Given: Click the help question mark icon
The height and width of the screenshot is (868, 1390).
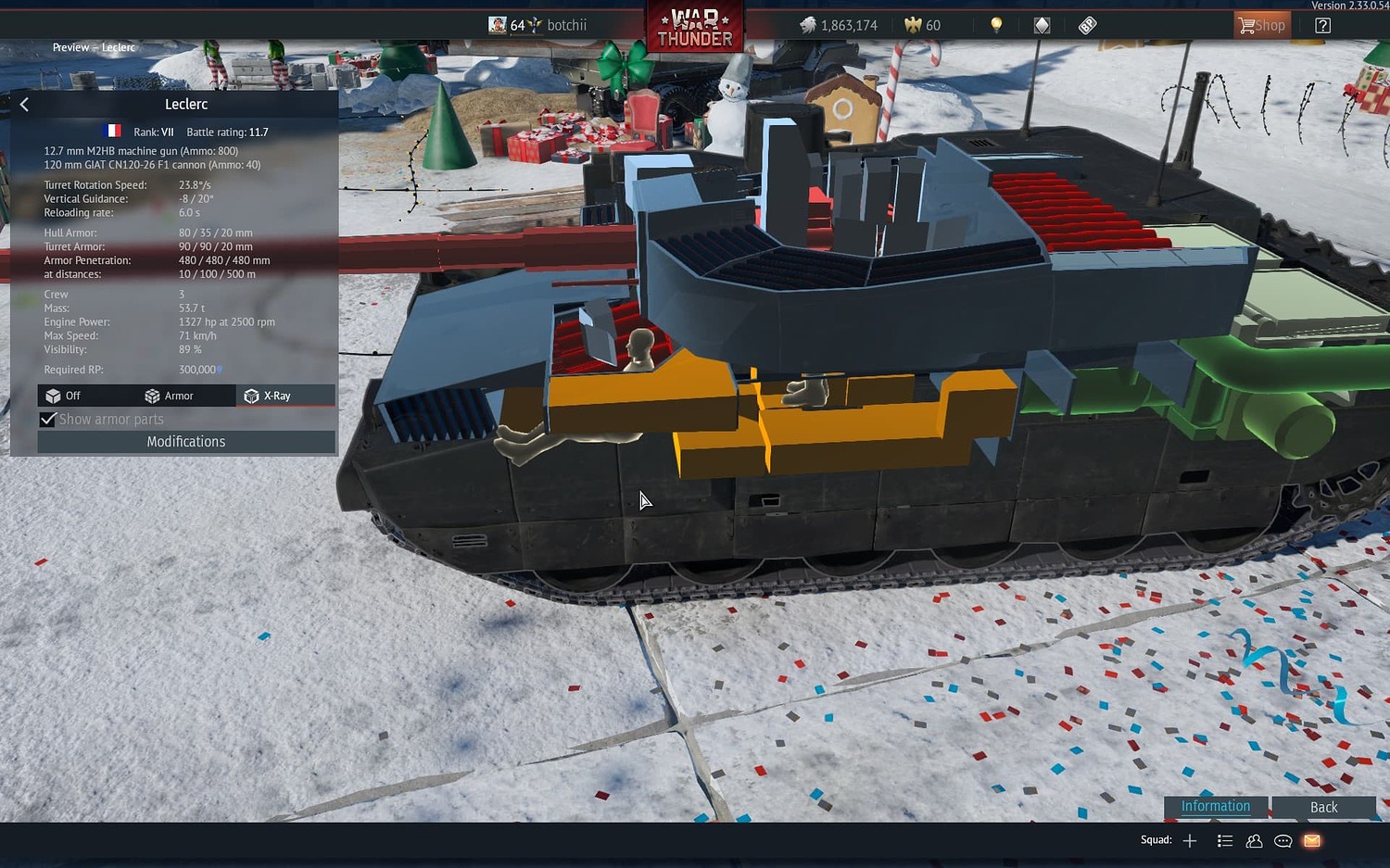Looking at the screenshot, I should click(x=1321, y=25).
